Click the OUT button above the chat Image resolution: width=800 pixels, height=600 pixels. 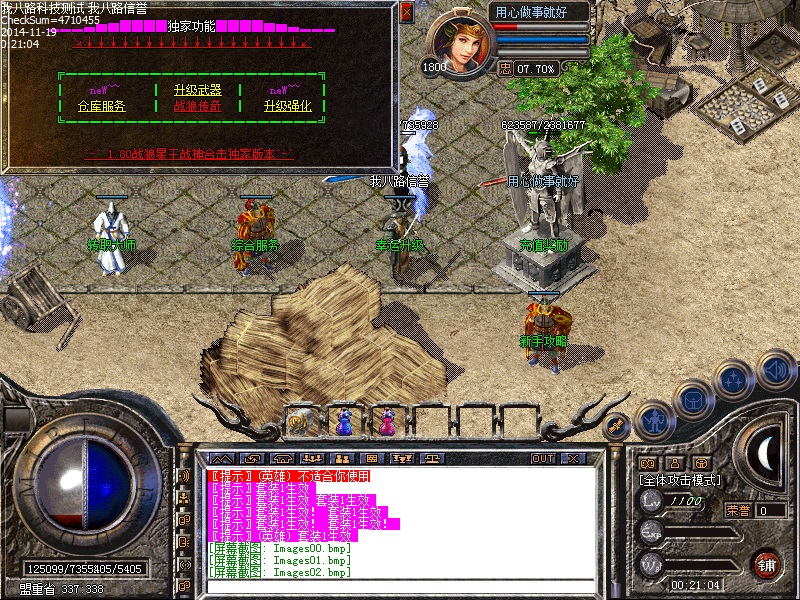(543, 459)
